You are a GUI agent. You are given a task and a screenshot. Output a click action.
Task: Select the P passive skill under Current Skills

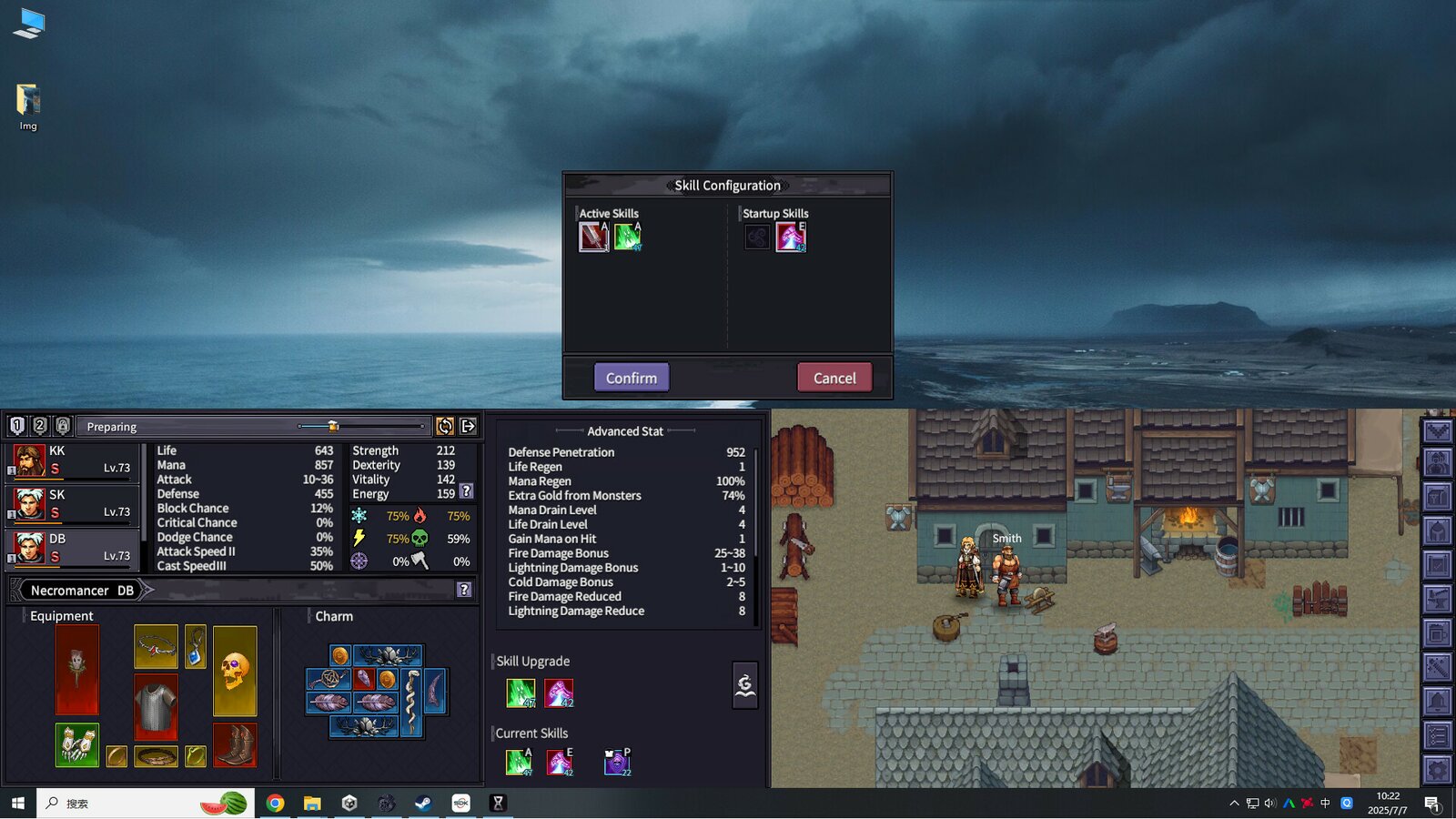(615, 762)
